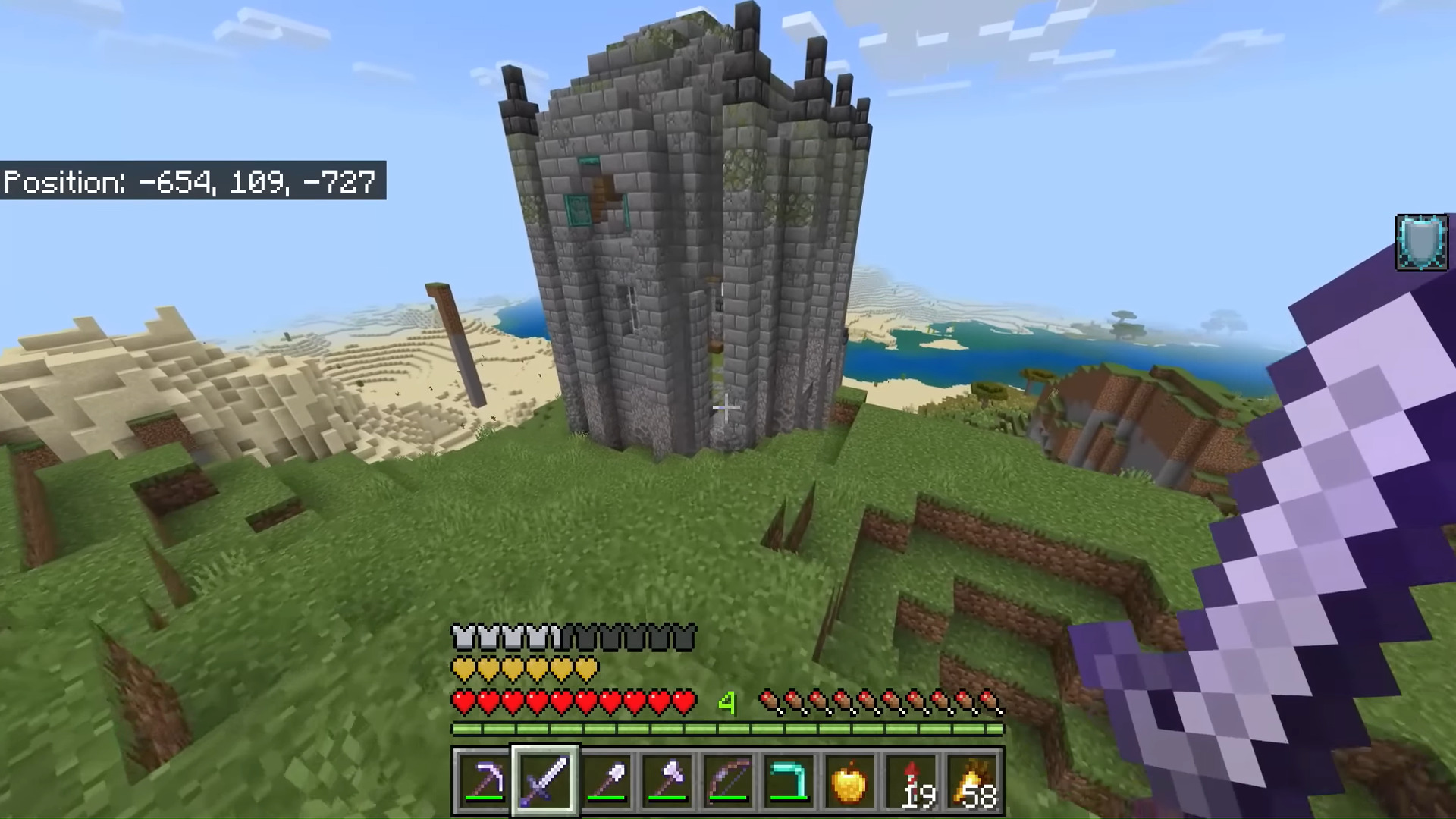Select the firework rocket stack of 19

(x=912, y=780)
